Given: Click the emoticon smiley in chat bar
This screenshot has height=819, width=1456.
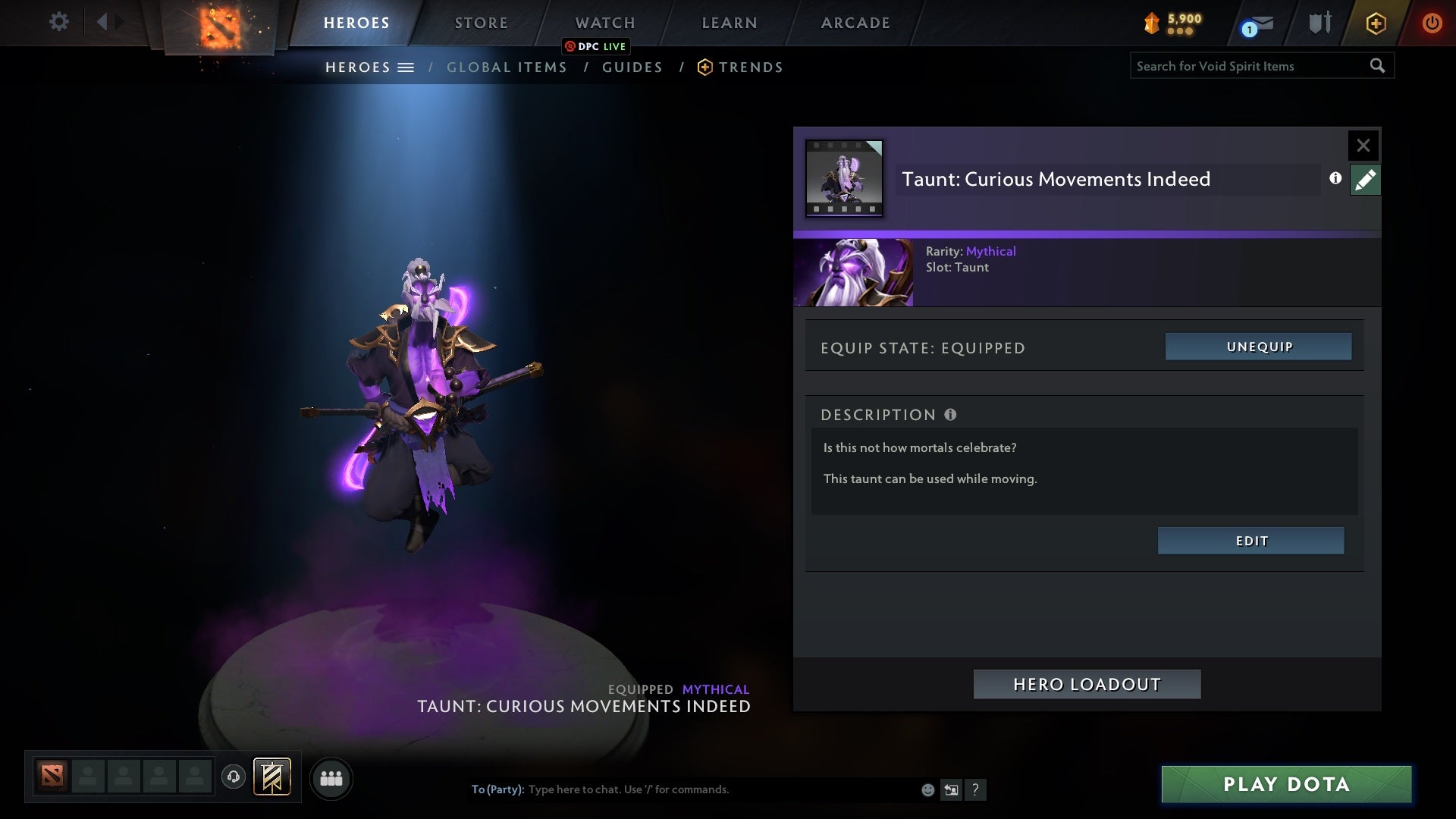Looking at the screenshot, I should pos(927,789).
